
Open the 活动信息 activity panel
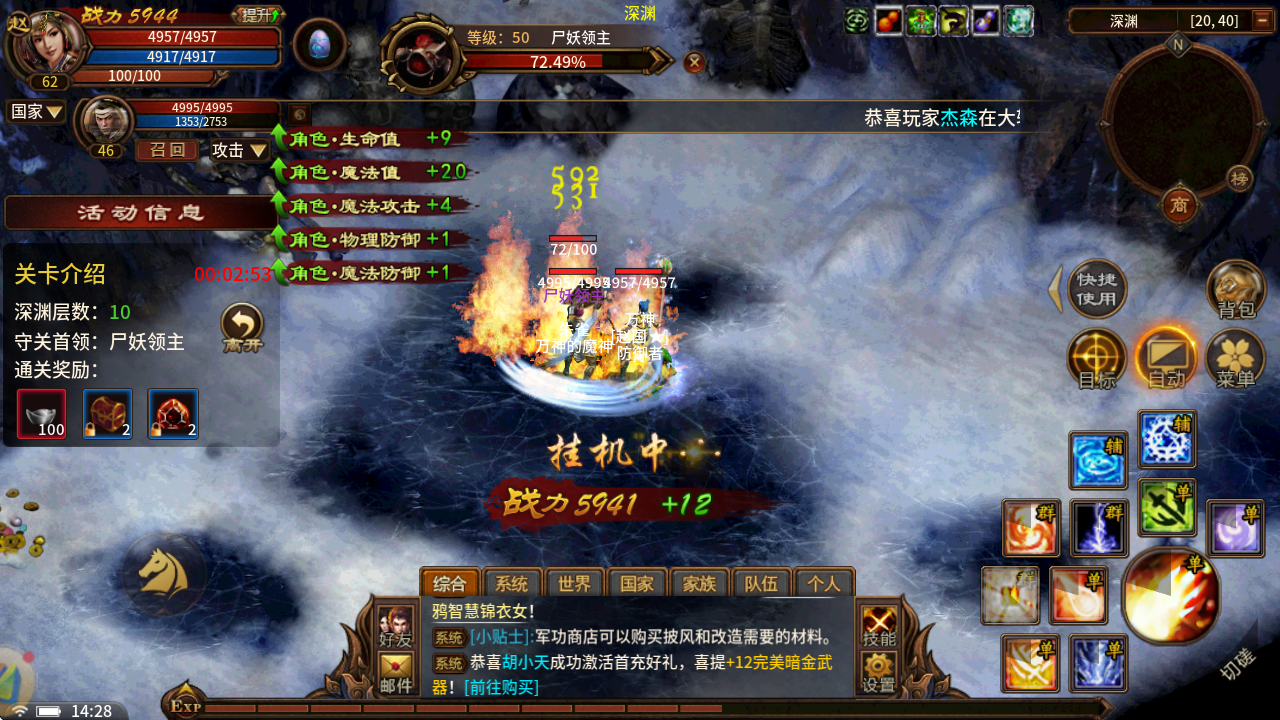click(140, 213)
